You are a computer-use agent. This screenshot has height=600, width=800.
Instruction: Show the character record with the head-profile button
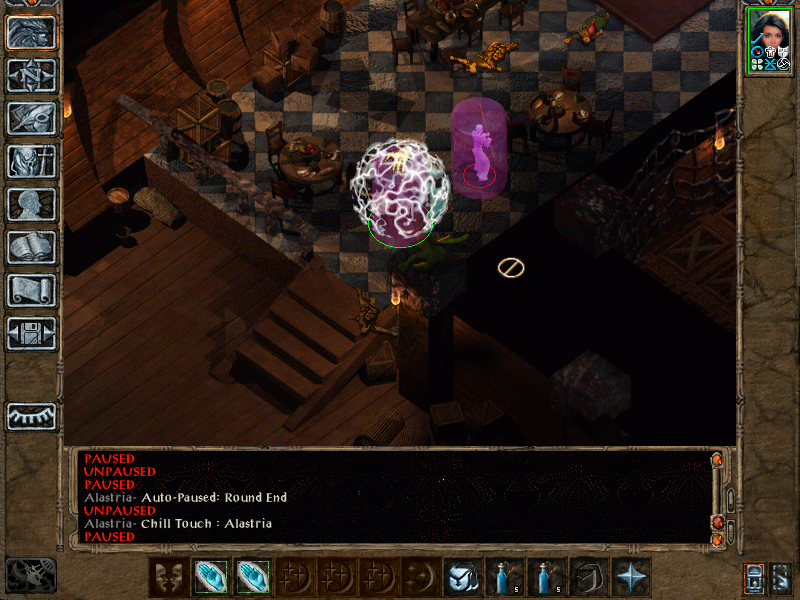[31, 204]
